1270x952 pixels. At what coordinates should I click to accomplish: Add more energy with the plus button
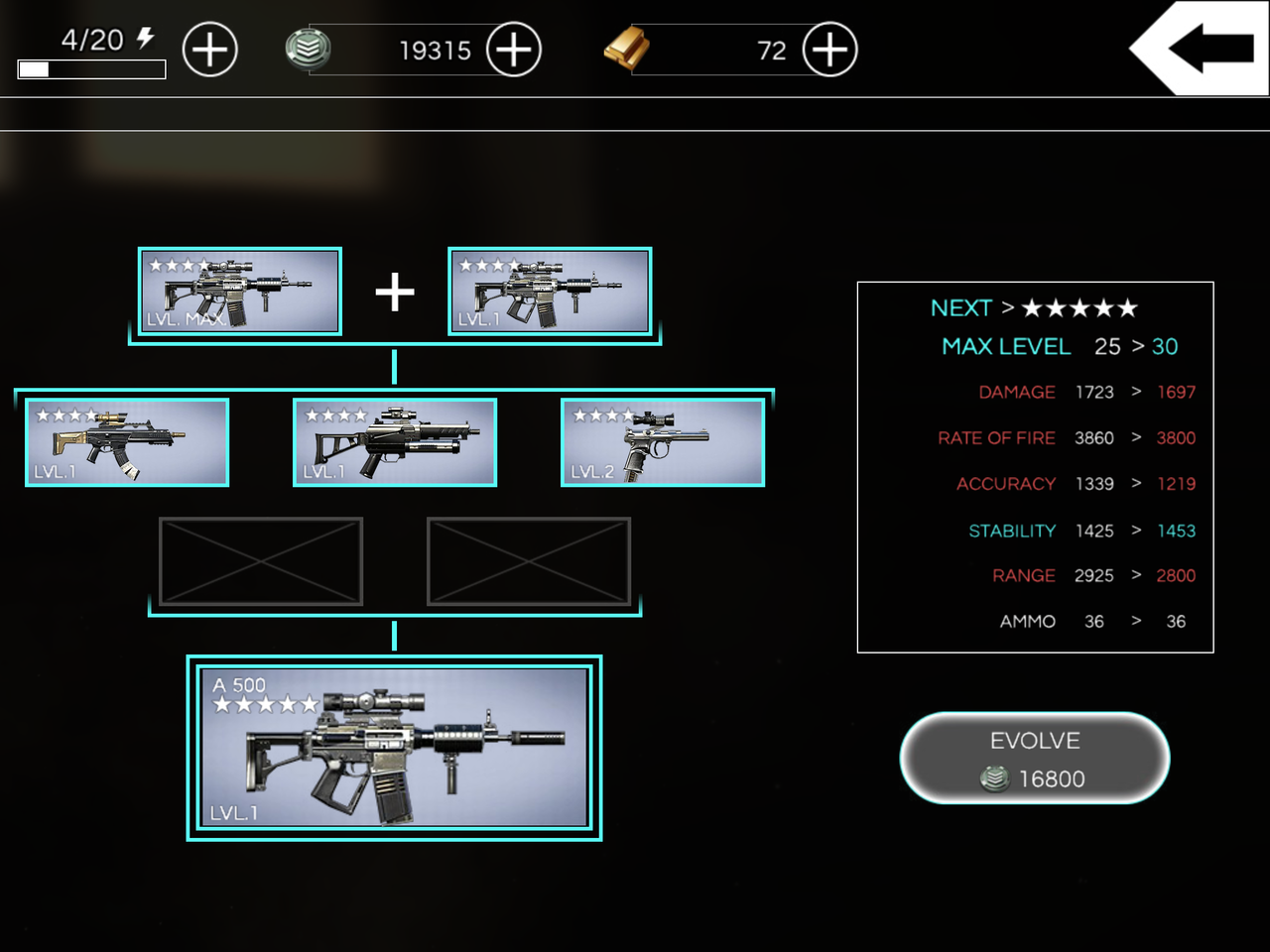(x=210, y=50)
